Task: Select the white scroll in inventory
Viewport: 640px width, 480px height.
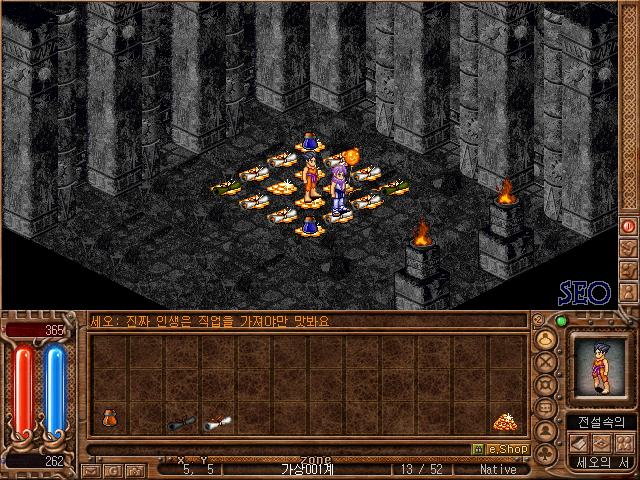Action: (216, 423)
